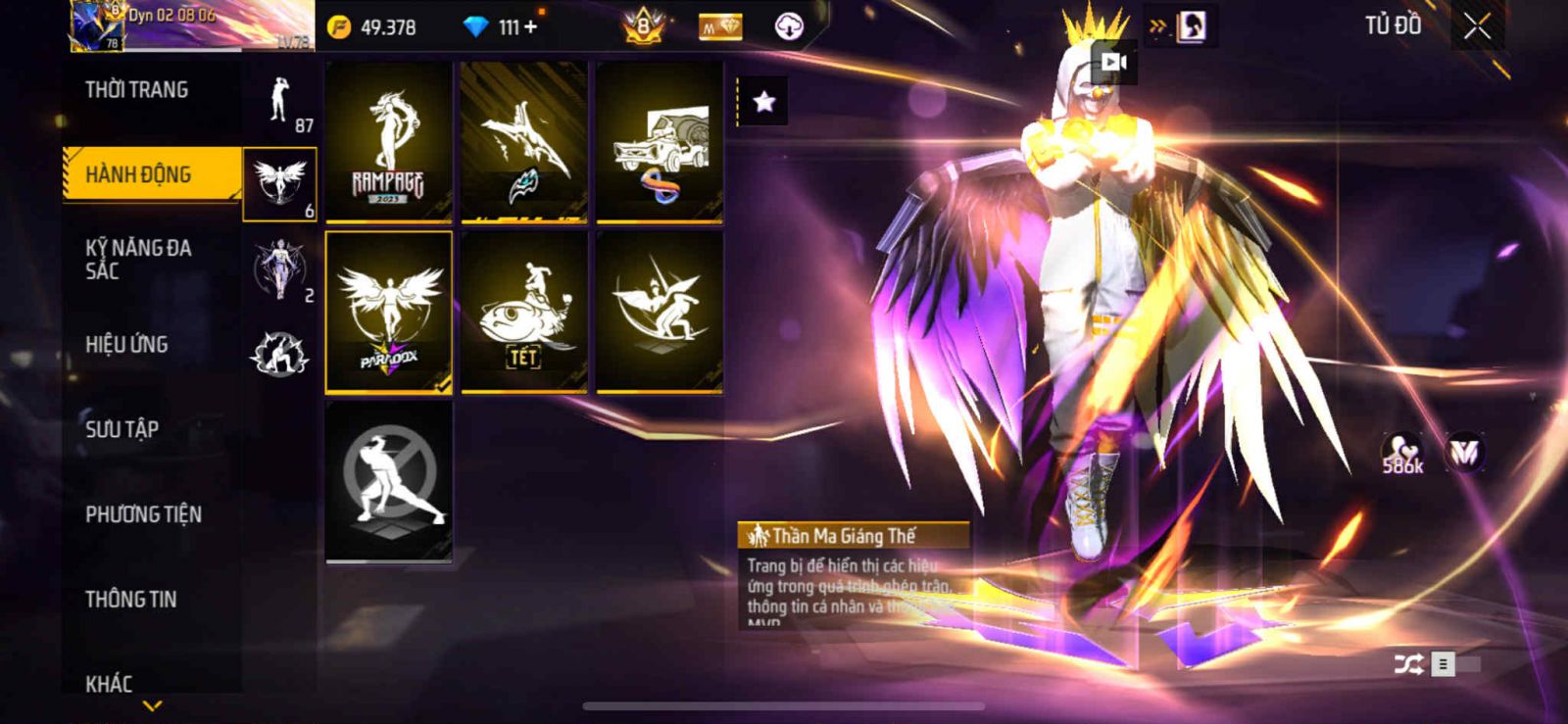Select the Tết fish emote
The height and width of the screenshot is (724, 1568).
(524, 312)
